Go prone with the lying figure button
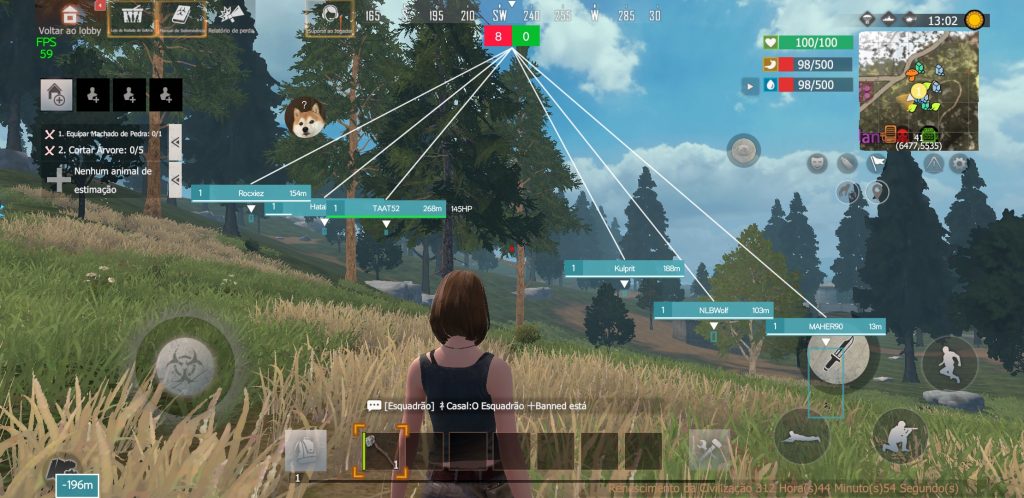Viewport: 1024px width, 498px height. click(x=801, y=436)
